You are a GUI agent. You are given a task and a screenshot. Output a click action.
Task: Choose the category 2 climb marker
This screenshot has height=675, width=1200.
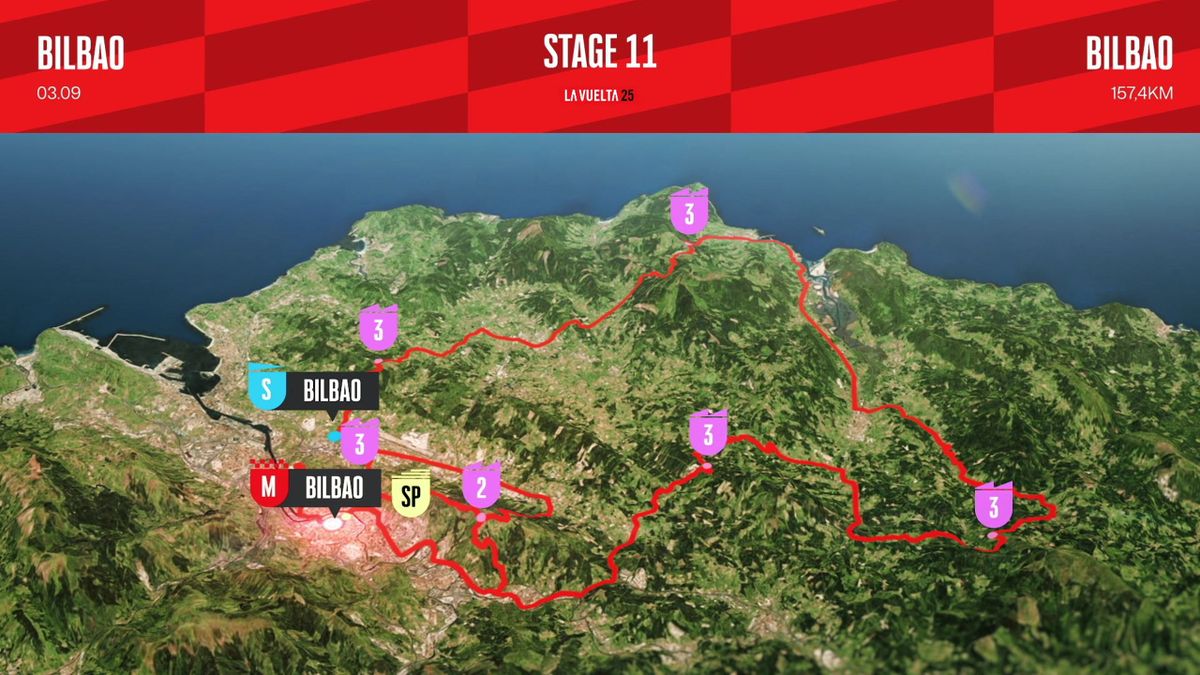point(481,487)
